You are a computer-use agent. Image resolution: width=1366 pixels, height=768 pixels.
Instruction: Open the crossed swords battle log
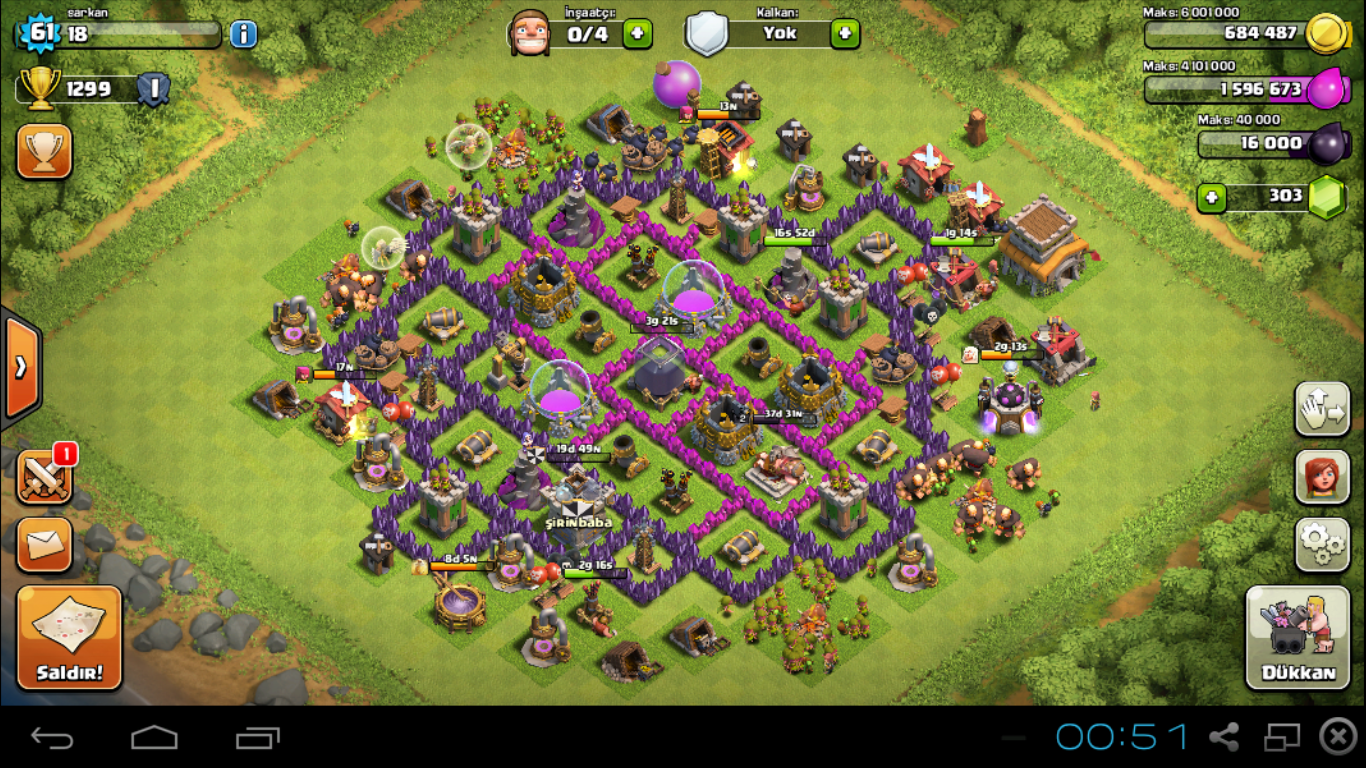(44, 477)
